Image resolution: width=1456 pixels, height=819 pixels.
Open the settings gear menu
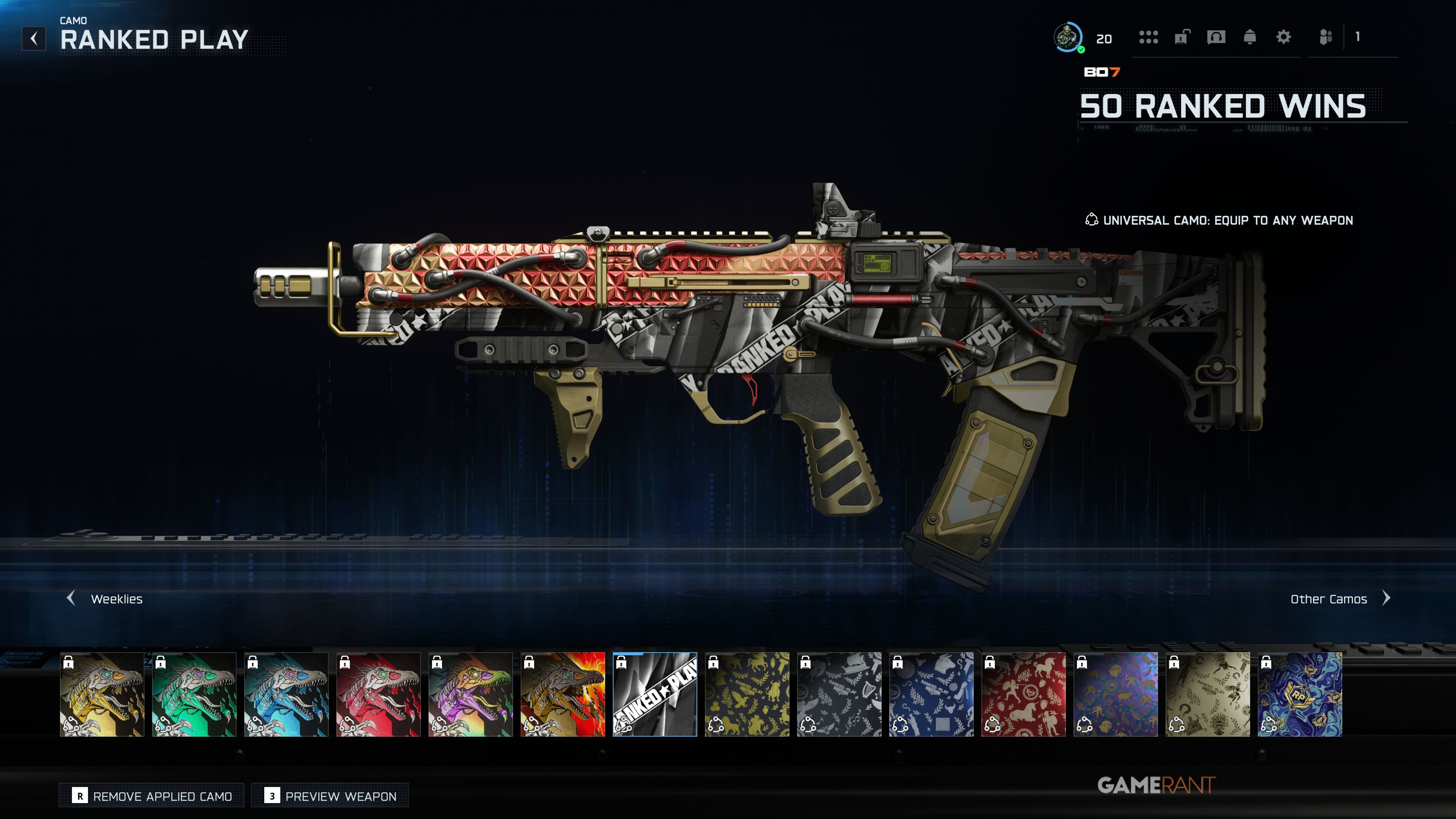(1283, 37)
